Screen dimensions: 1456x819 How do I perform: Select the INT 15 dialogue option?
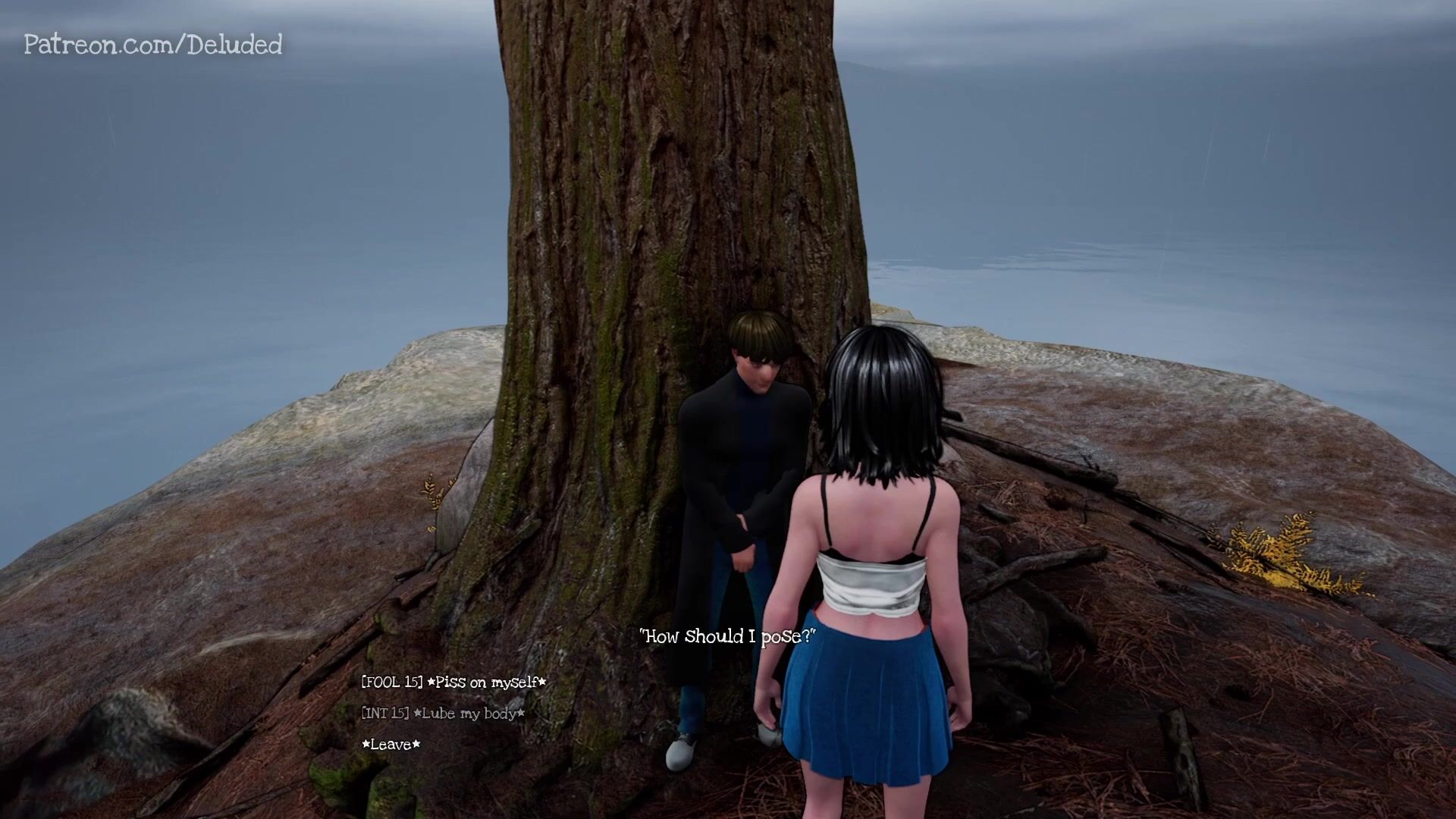point(443,714)
